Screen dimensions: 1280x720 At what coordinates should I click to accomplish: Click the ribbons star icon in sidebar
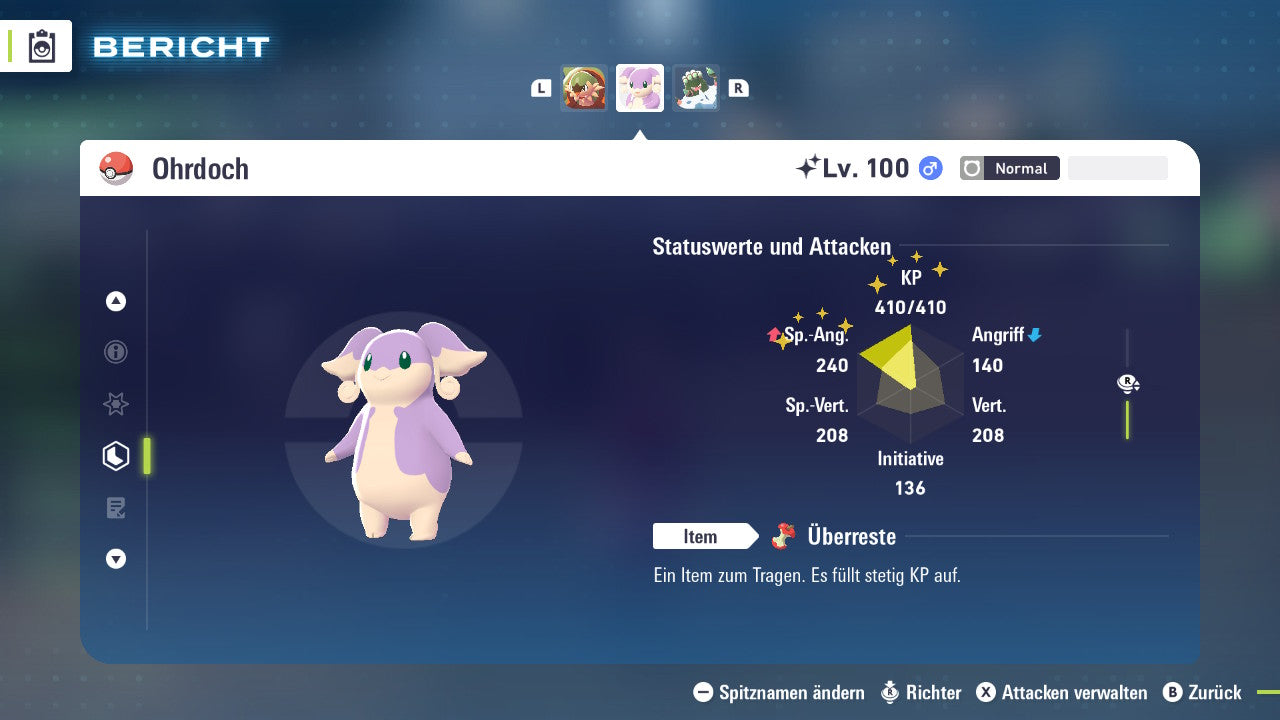point(115,404)
